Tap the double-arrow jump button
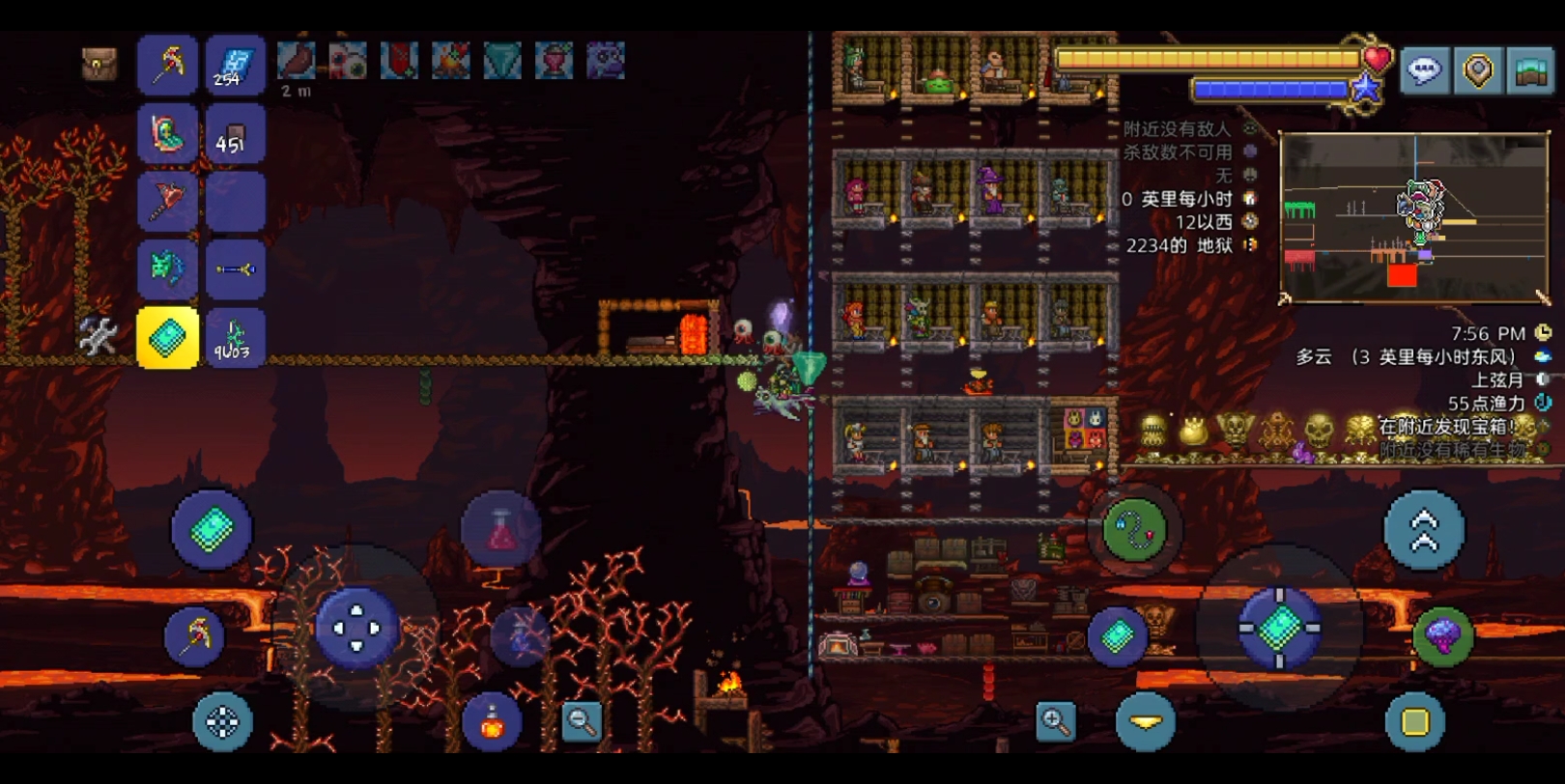The image size is (1565, 784). point(1424,530)
